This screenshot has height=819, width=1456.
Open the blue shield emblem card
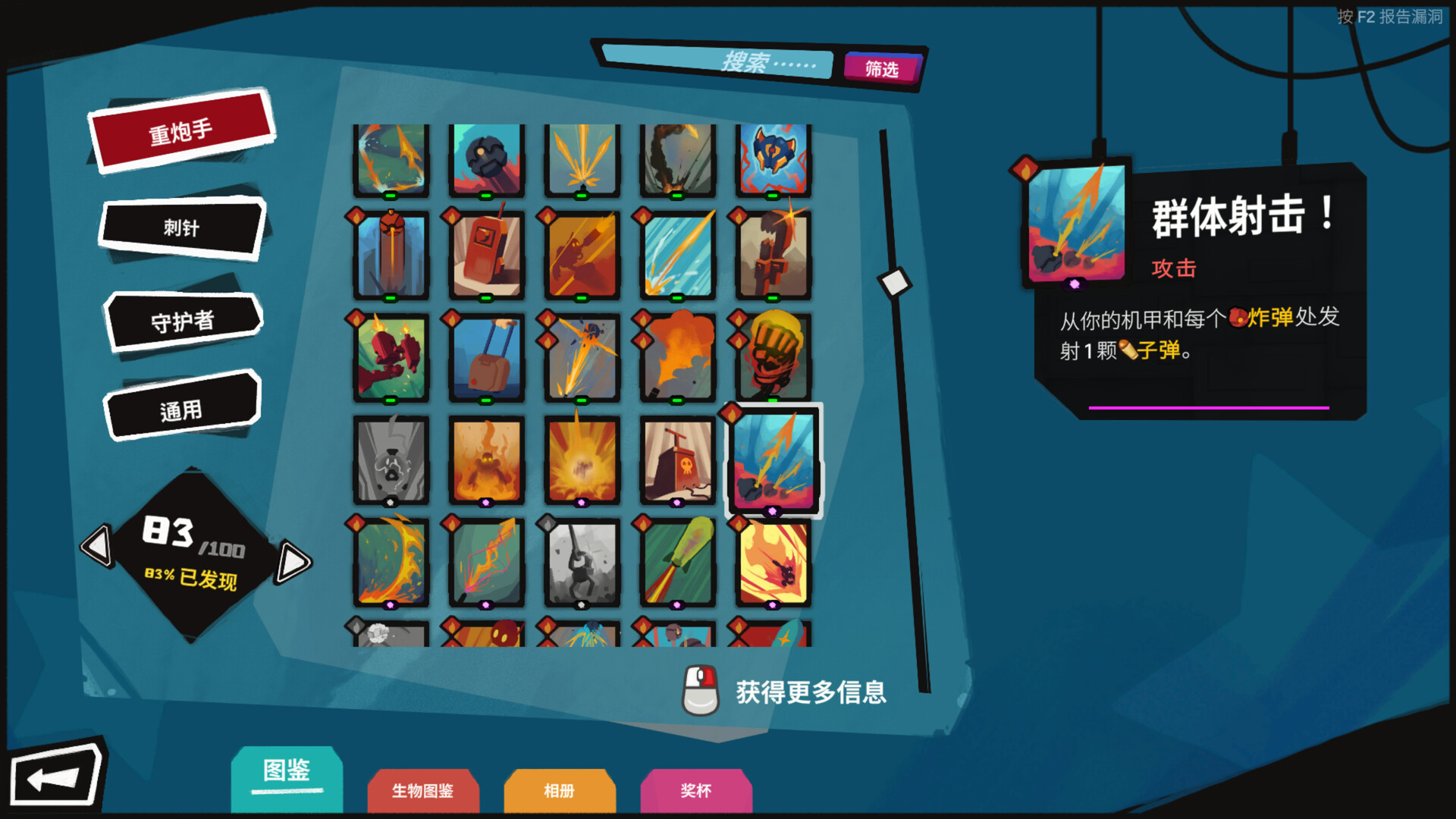point(773,158)
